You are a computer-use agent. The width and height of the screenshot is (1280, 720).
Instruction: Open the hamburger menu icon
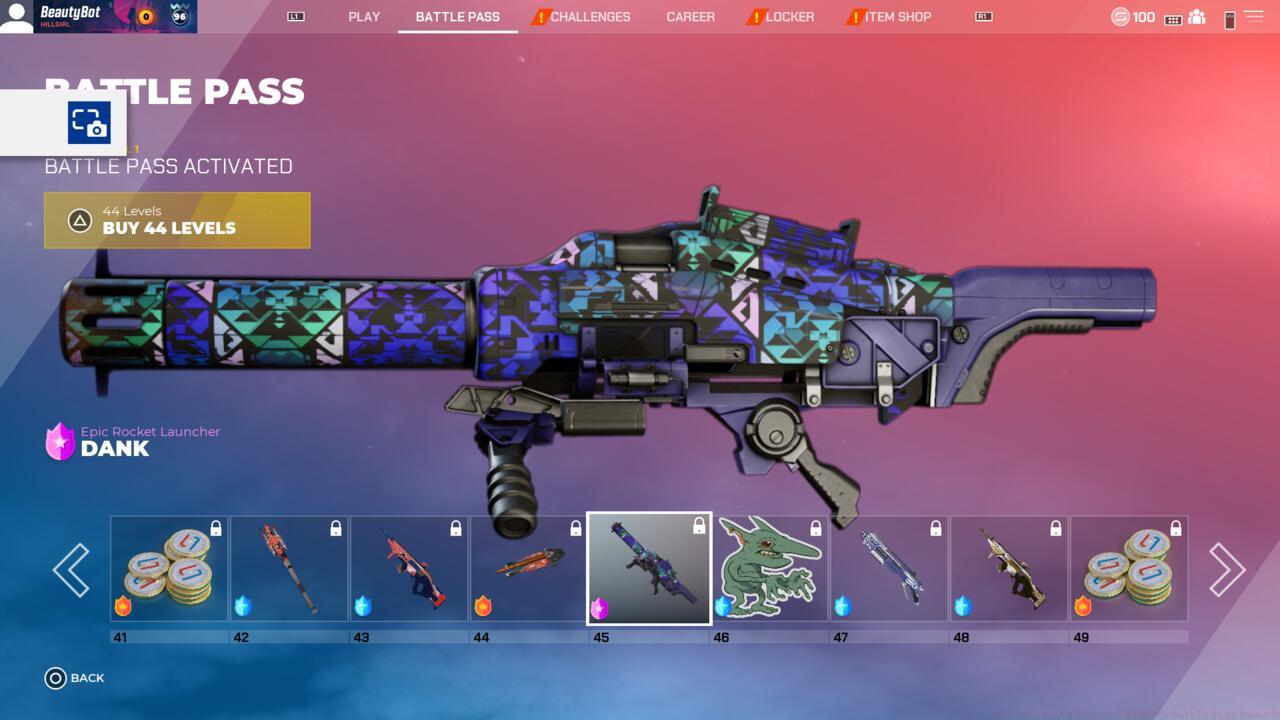click(x=1253, y=17)
